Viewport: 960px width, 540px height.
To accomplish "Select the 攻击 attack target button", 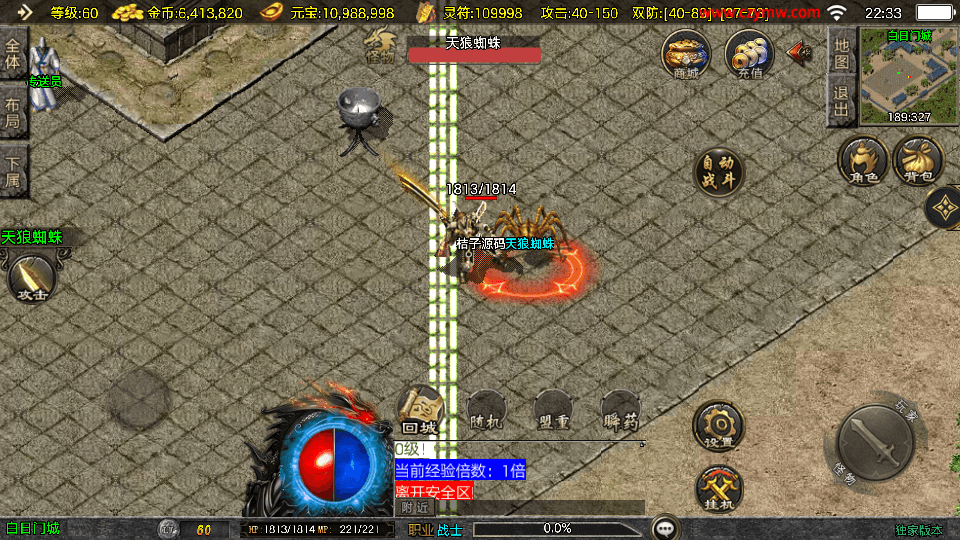I will (31, 278).
